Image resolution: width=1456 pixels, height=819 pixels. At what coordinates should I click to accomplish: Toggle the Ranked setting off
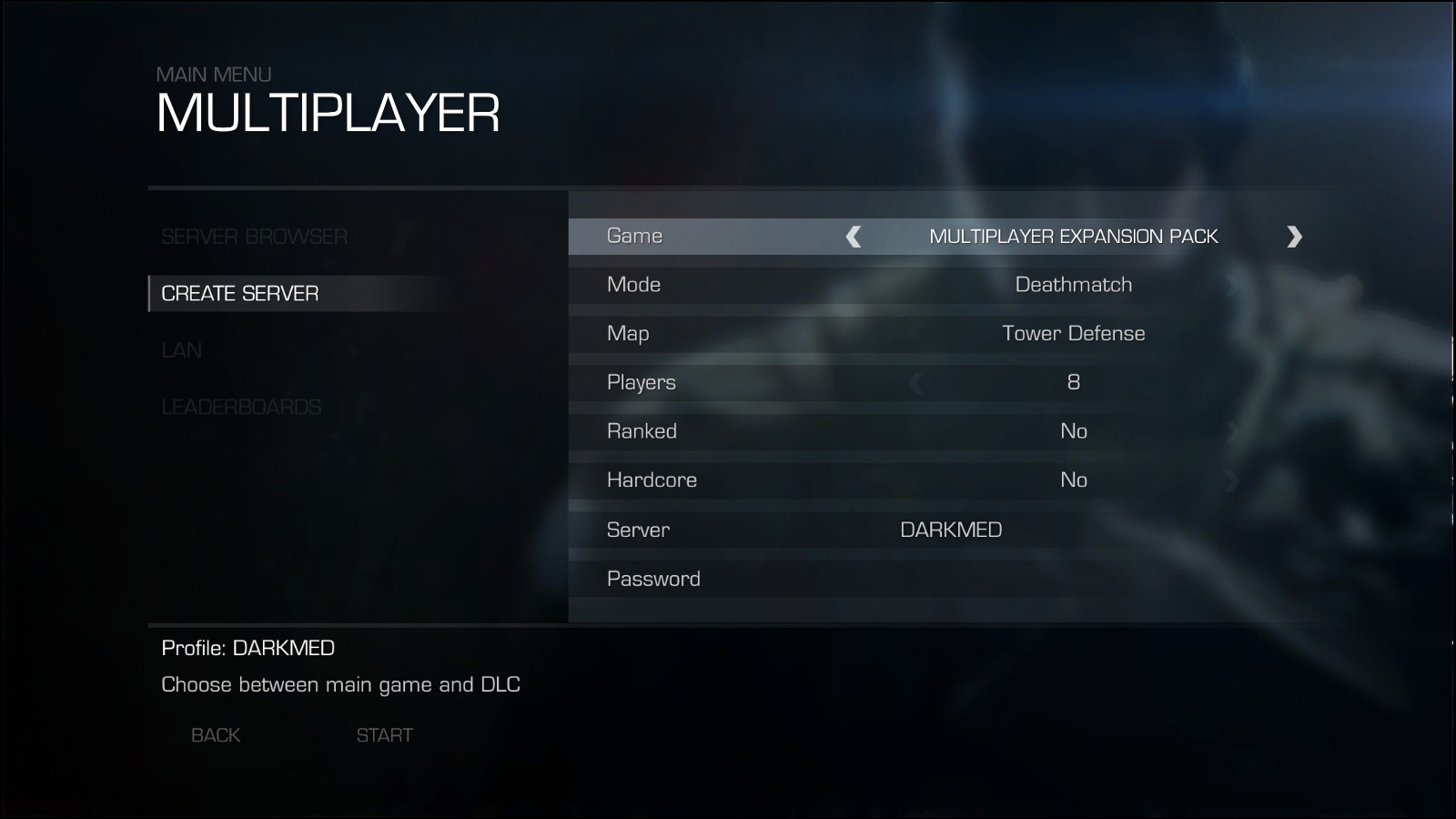(1075, 430)
